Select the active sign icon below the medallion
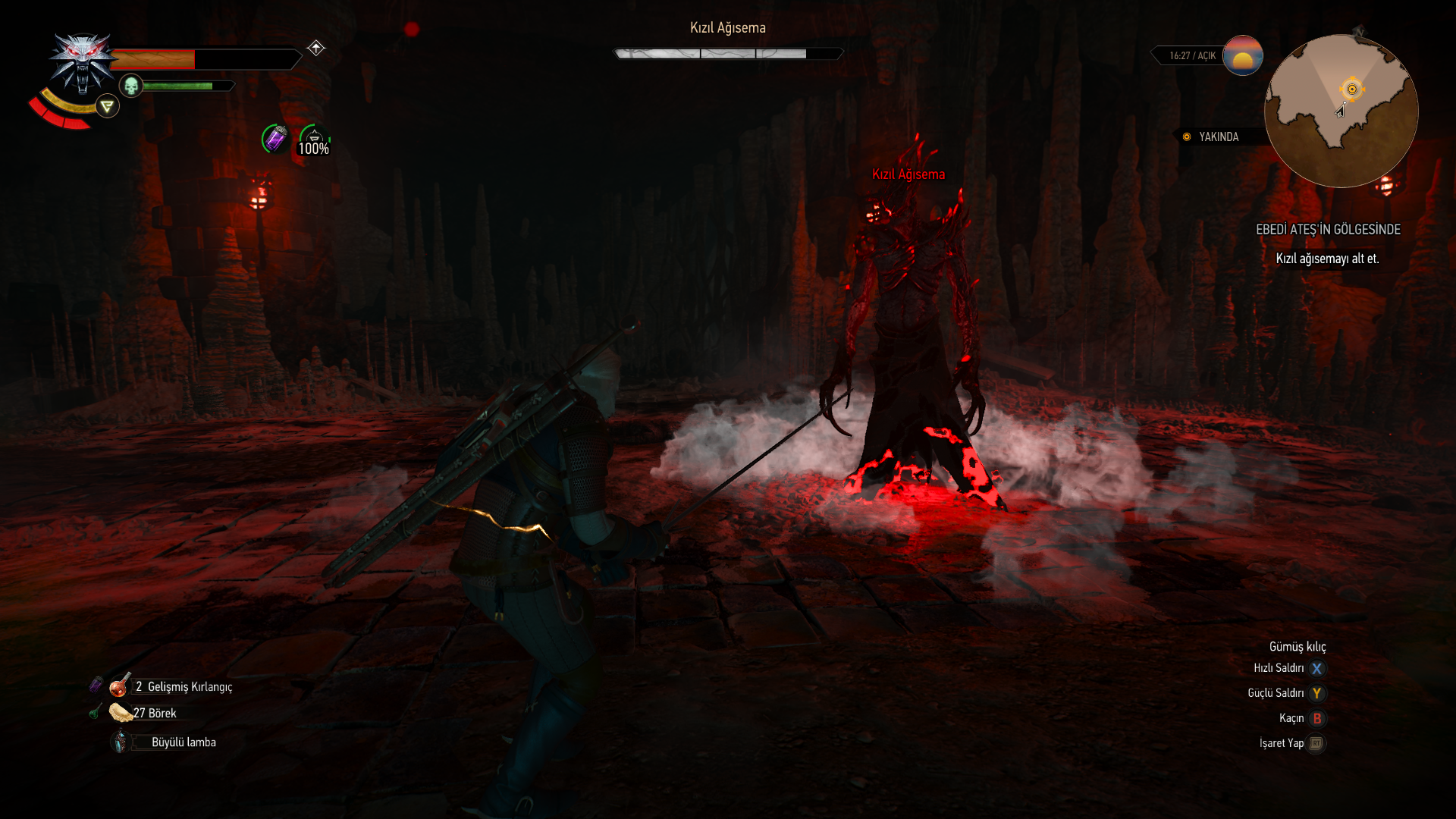Viewport: 1456px width, 819px height. coord(108,106)
